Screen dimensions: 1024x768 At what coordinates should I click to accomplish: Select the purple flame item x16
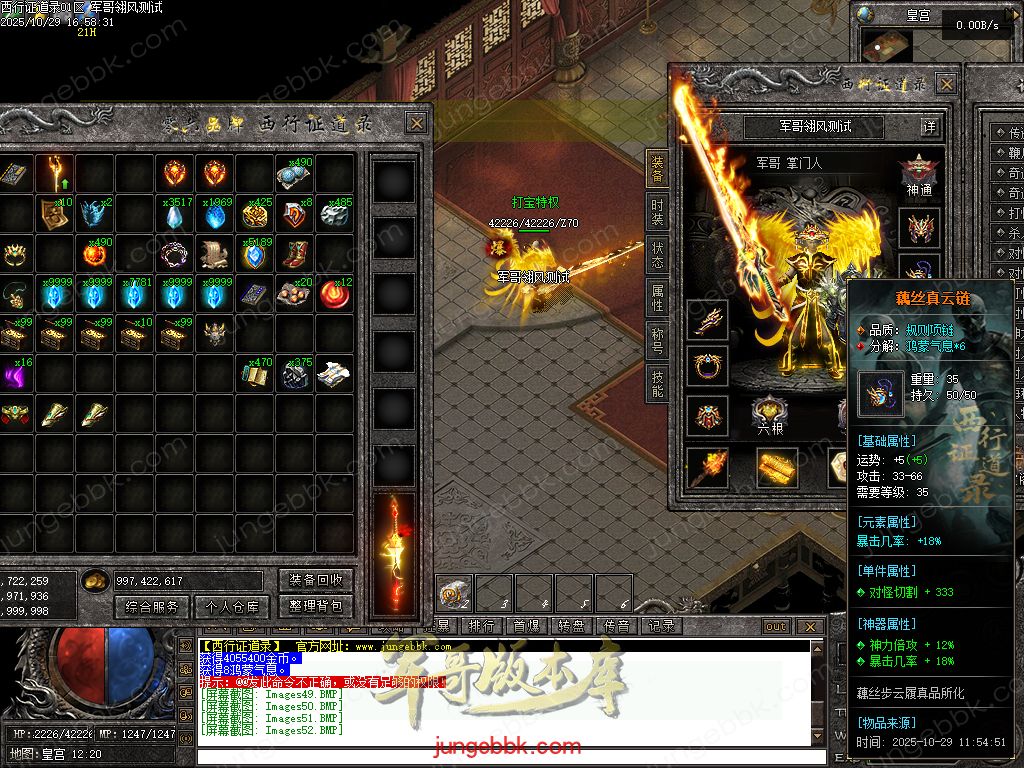pyautogui.click(x=14, y=375)
